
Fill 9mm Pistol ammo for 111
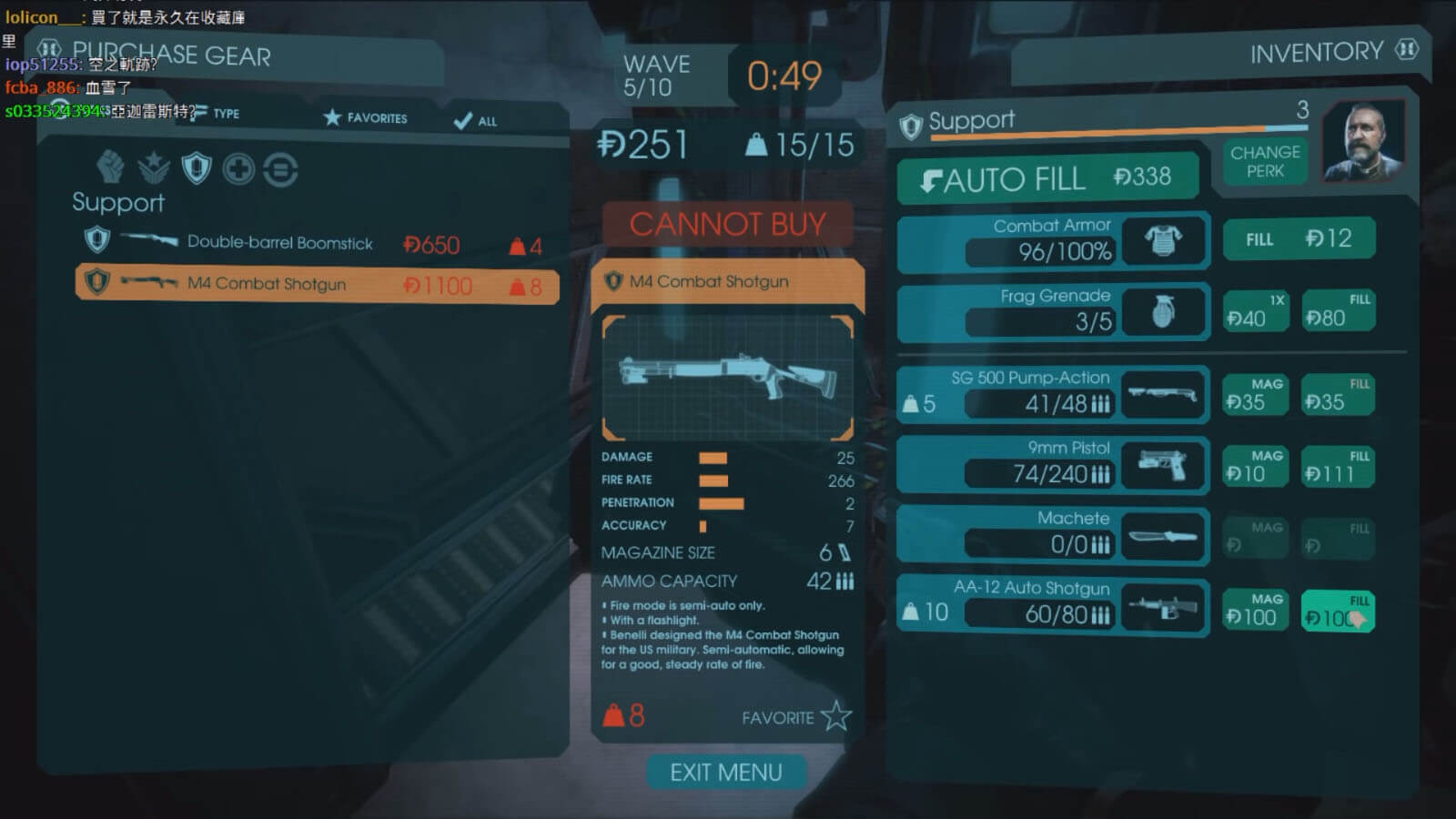1337,467
